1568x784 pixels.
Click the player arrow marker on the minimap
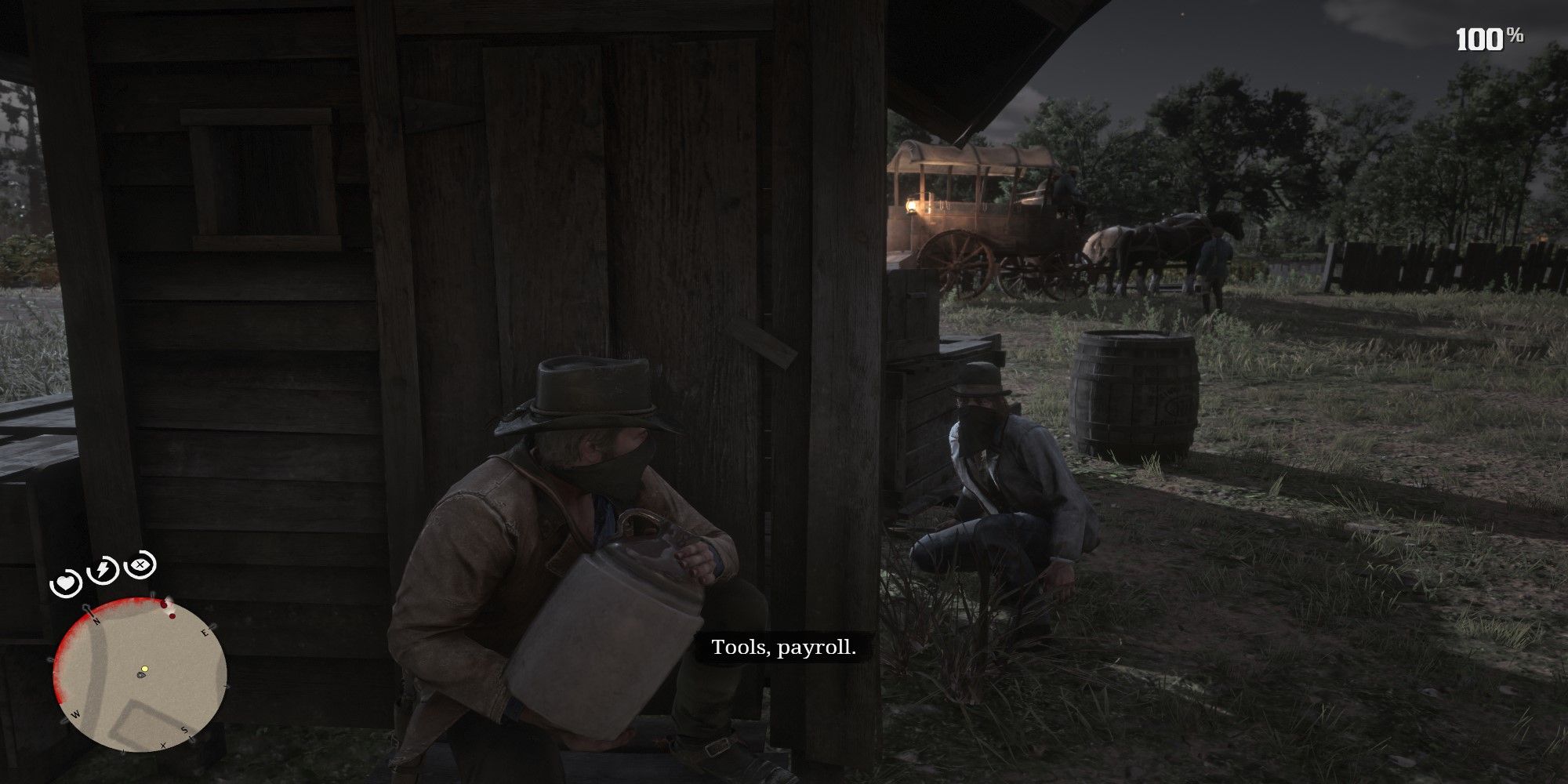click(x=141, y=674)
